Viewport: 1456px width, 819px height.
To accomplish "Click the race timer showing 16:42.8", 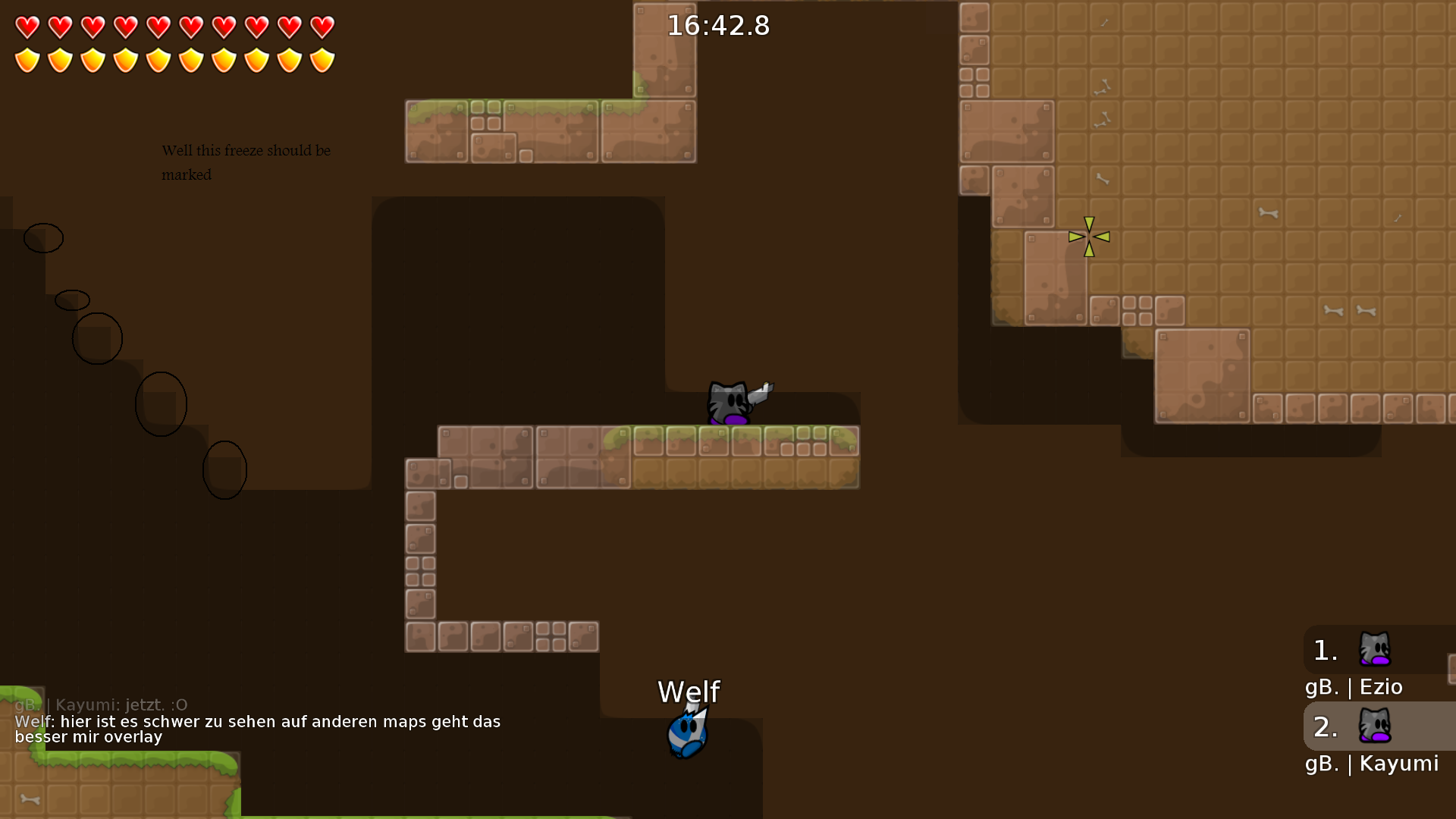I will tap(717, 25).
